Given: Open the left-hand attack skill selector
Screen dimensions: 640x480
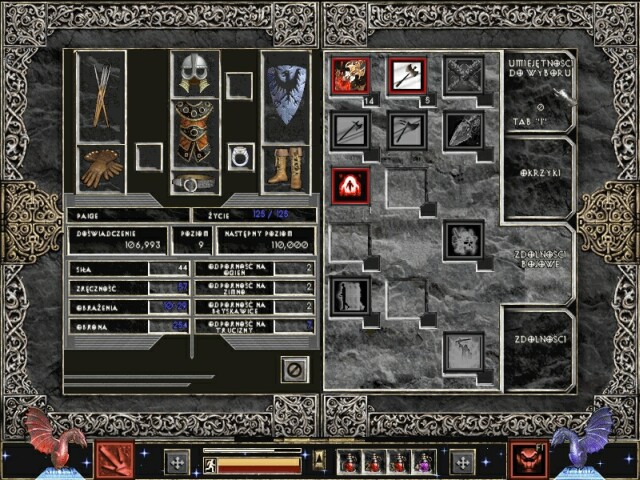Looking at the screenshot, I should (110, 459).
